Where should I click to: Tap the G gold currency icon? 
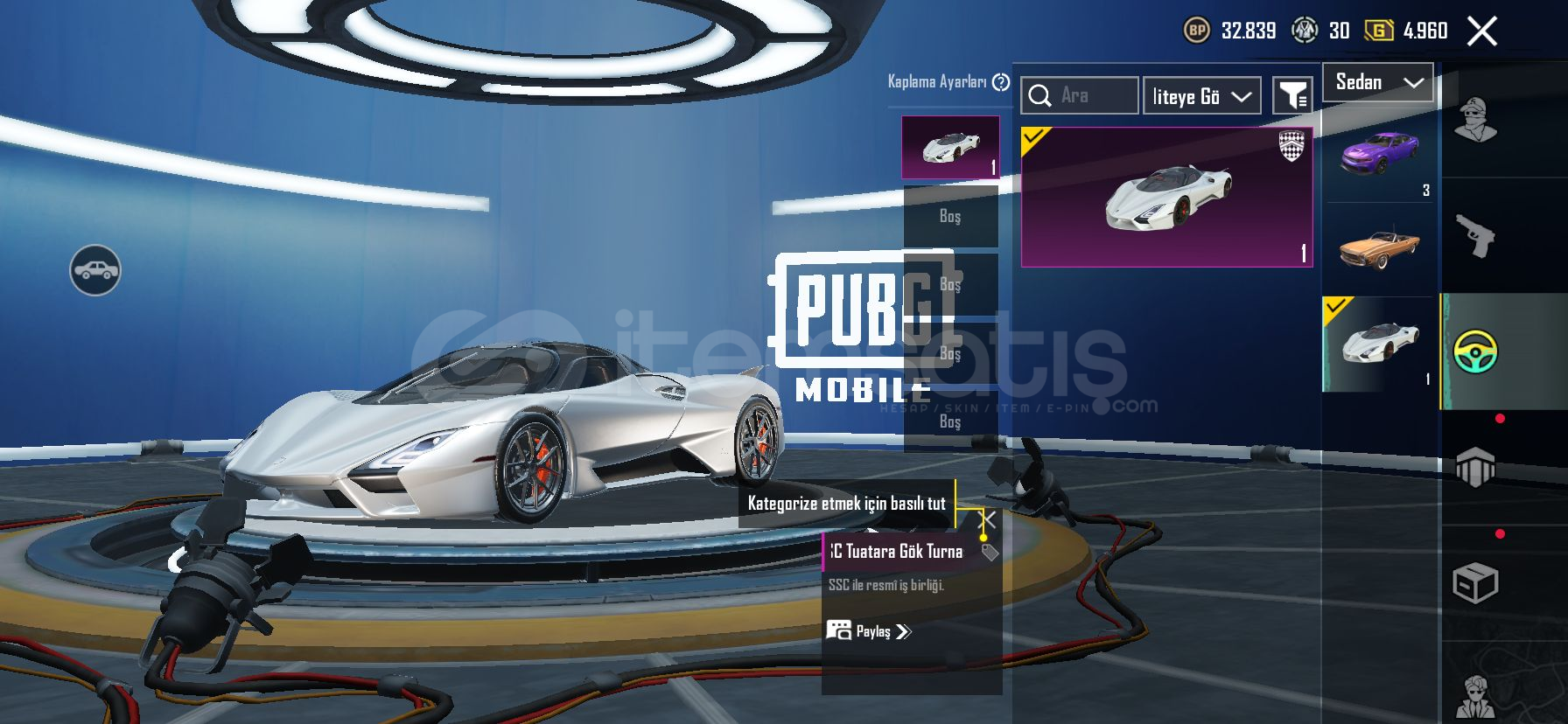coord(1378,31)
